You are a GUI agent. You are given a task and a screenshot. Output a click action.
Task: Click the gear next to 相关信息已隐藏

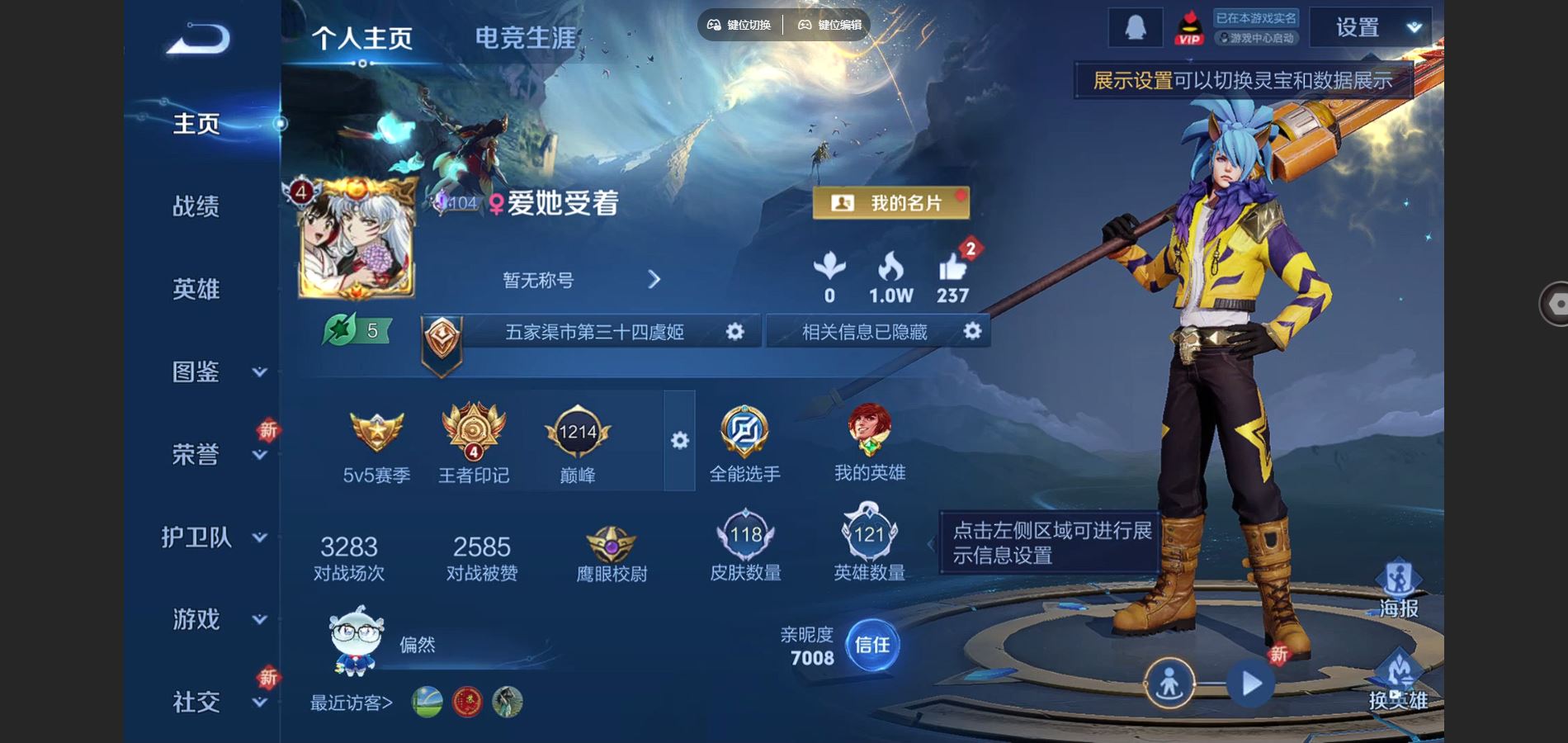click(x=972, y=331)
